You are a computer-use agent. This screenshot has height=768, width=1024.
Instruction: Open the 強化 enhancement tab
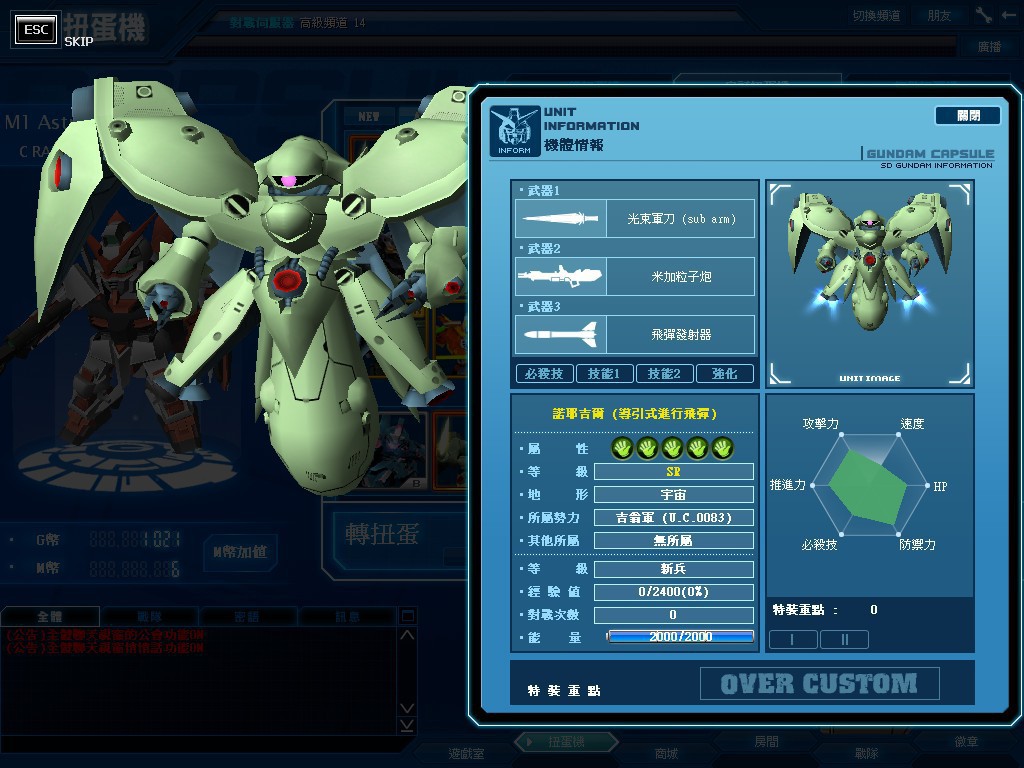tap(724, 374)
